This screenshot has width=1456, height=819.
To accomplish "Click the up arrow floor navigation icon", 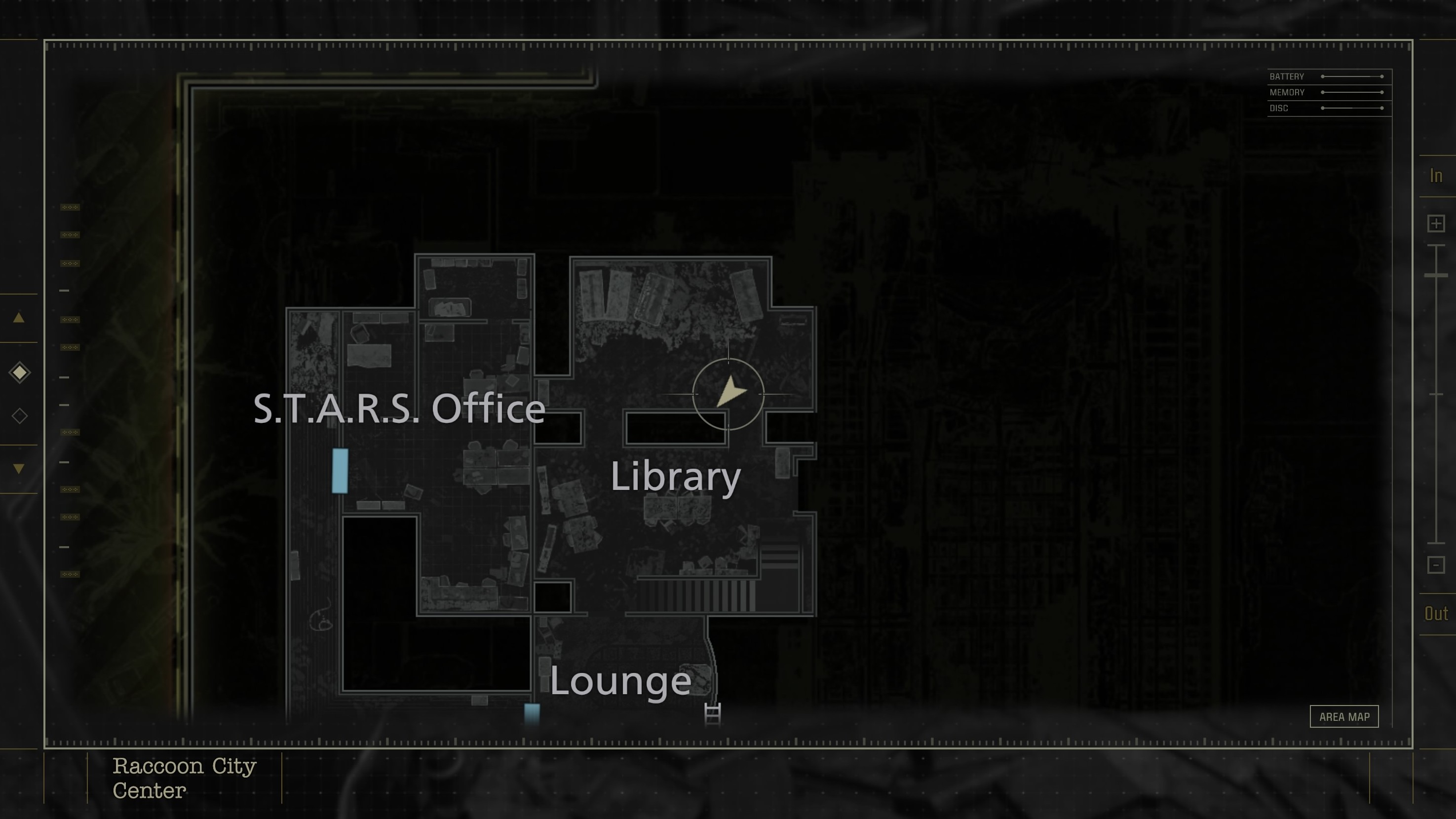I will point(19,318).
